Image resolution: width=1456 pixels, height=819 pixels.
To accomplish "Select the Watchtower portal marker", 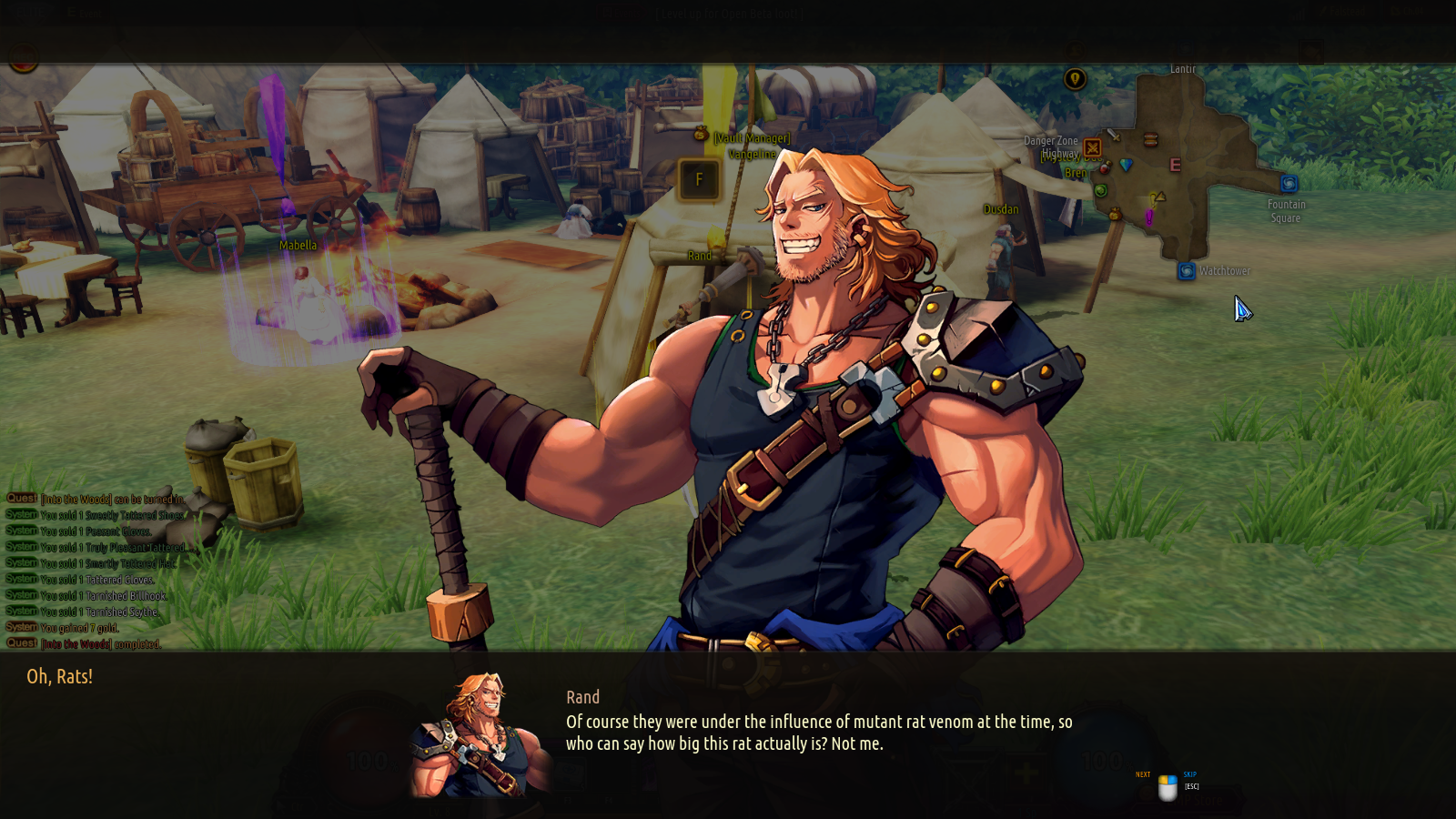I will (1187, 271).
